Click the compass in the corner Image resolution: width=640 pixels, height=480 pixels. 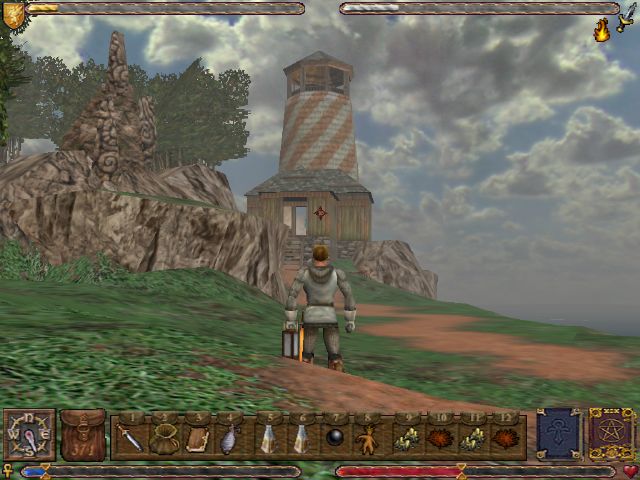[28, 435]
